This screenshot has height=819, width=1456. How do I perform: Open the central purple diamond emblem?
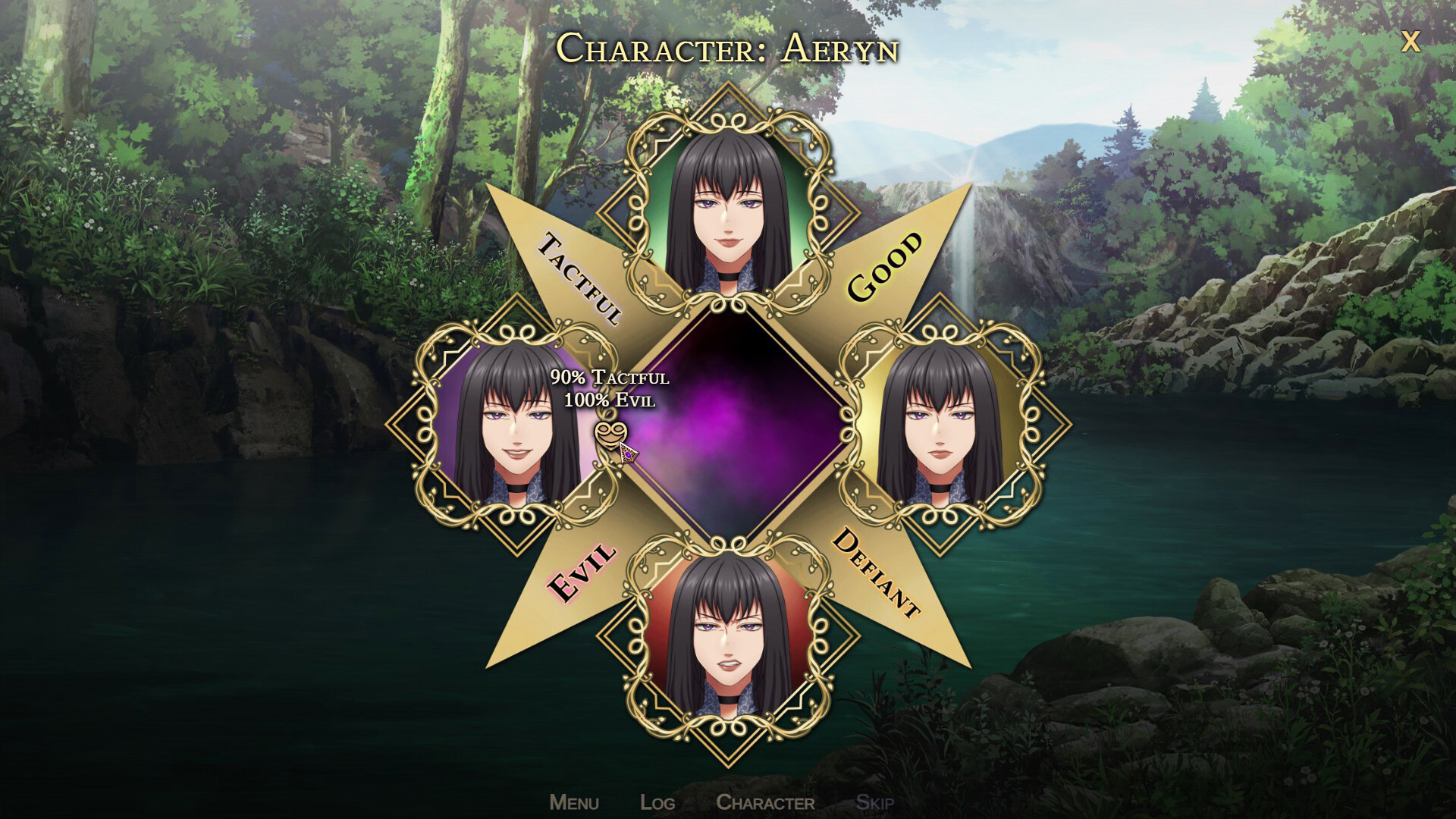click(x=728, y=425)
